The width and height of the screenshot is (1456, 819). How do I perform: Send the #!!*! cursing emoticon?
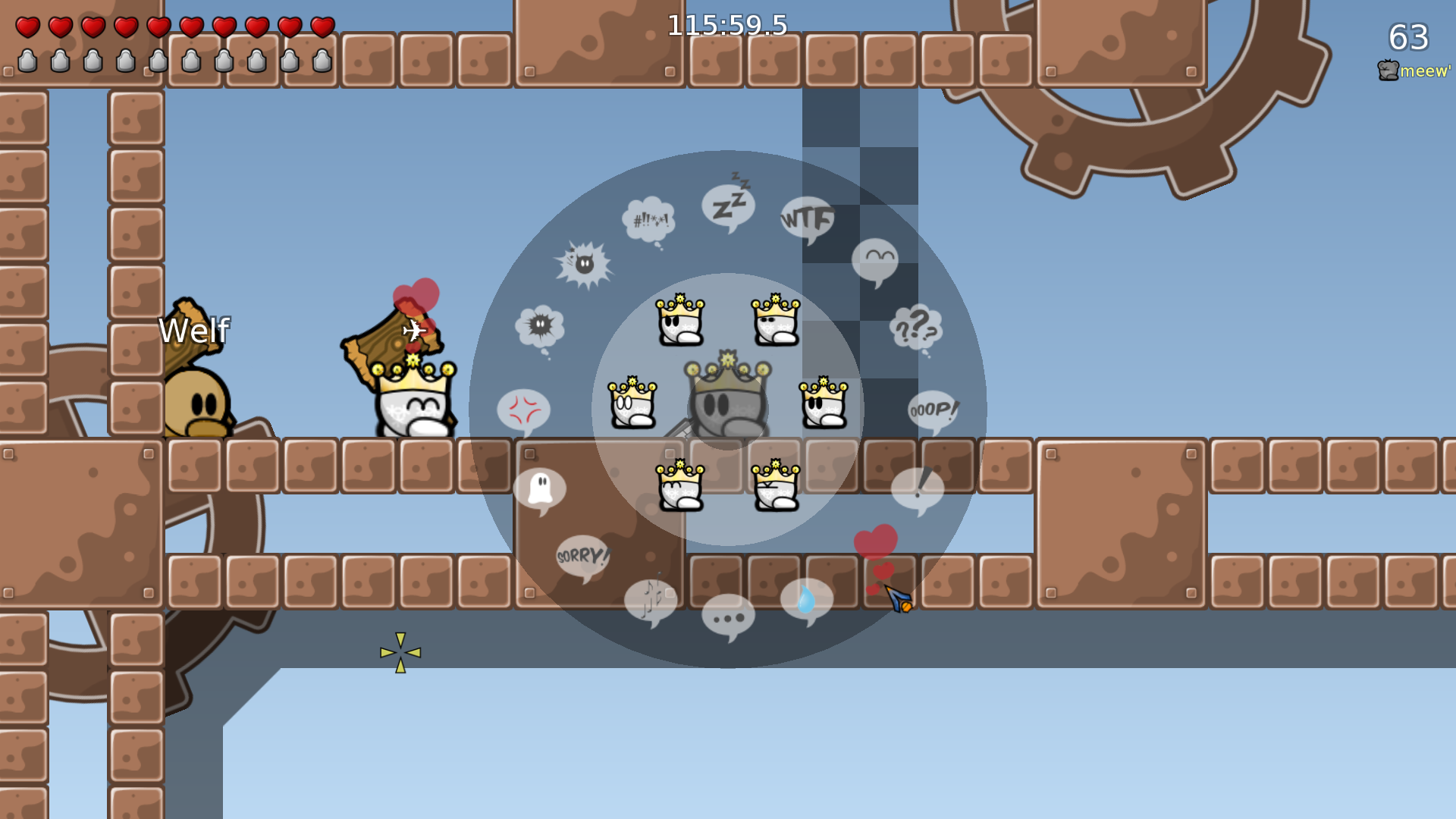coord(649,220)
